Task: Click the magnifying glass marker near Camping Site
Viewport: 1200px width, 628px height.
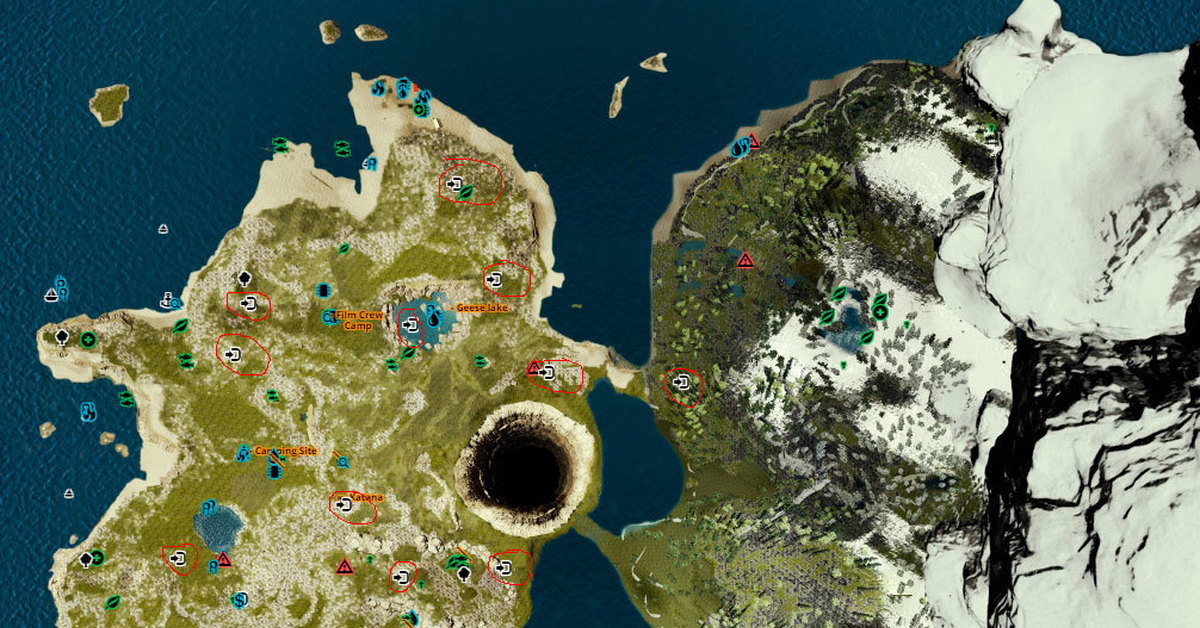Action: pyautogui.click(x=343, y=462)
